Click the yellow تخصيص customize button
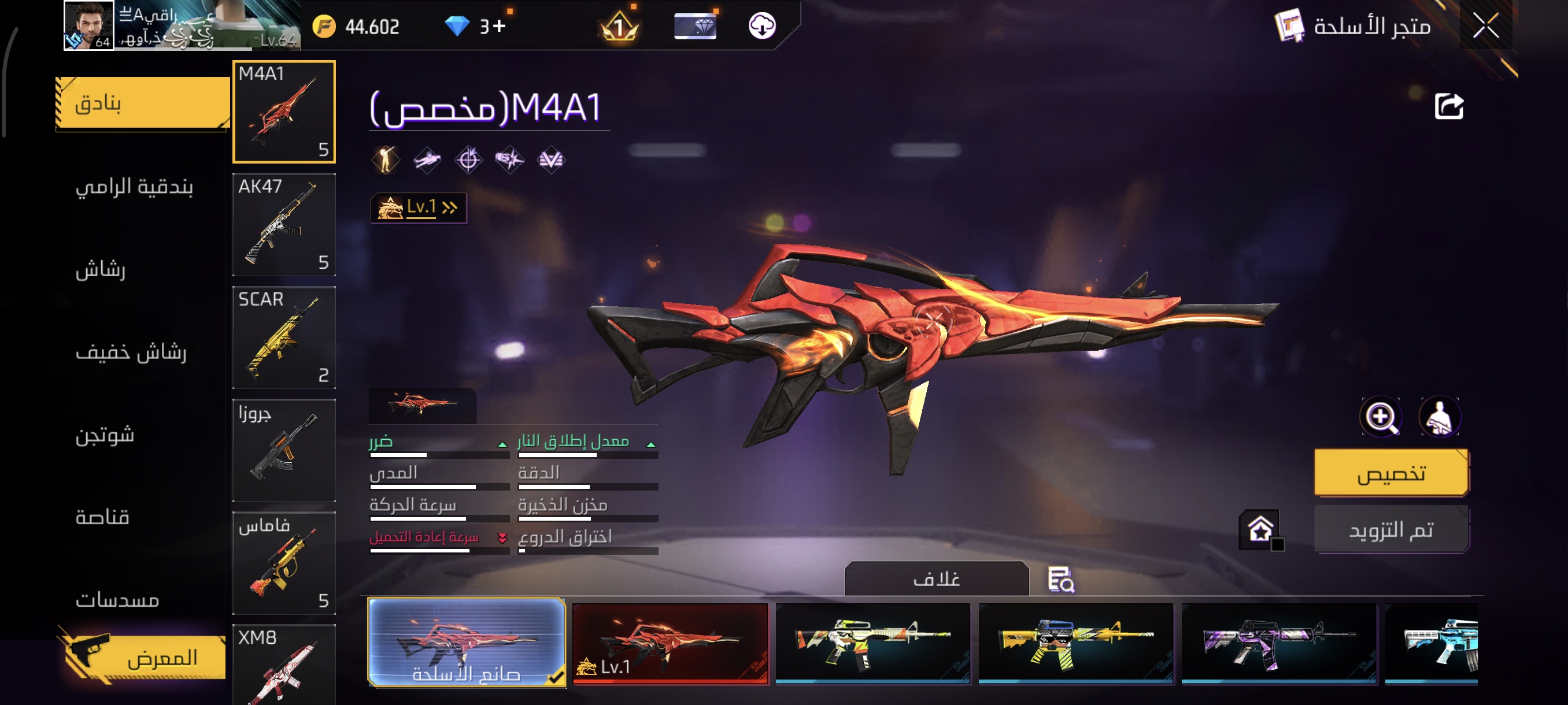1568x705 pixels. [x=1391, y=473]
